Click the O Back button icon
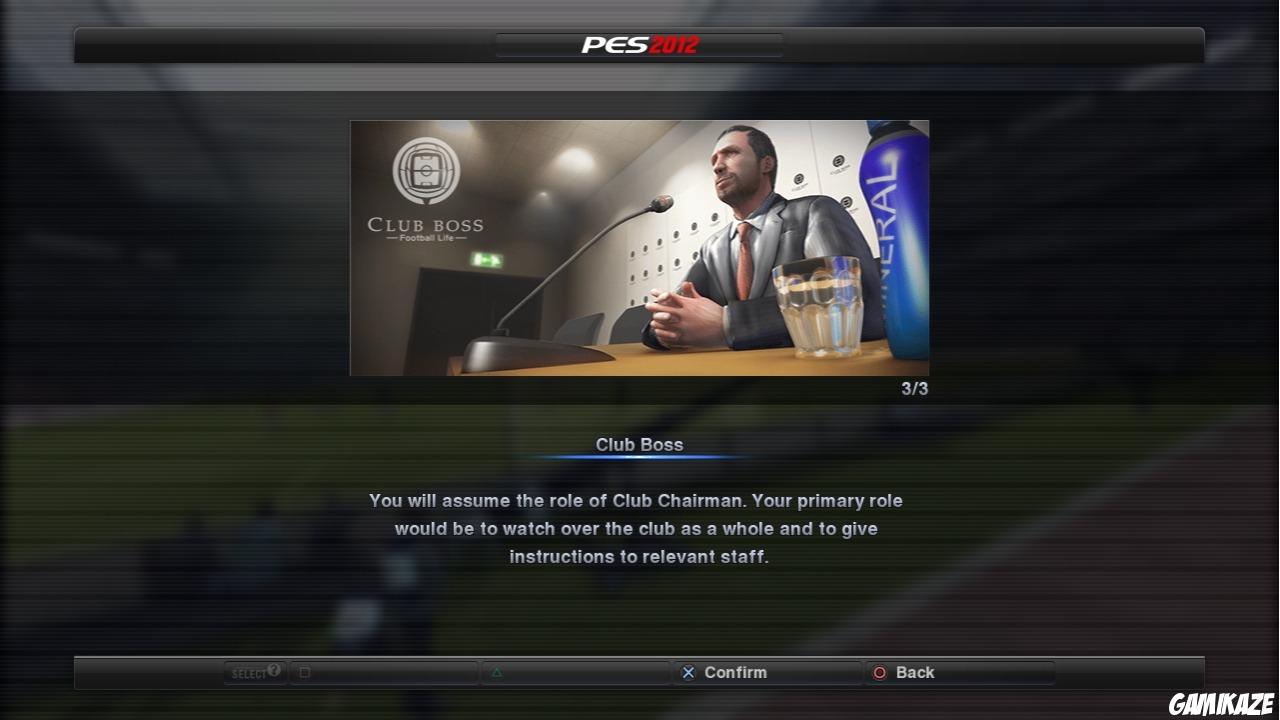 (x=881, y=672)
